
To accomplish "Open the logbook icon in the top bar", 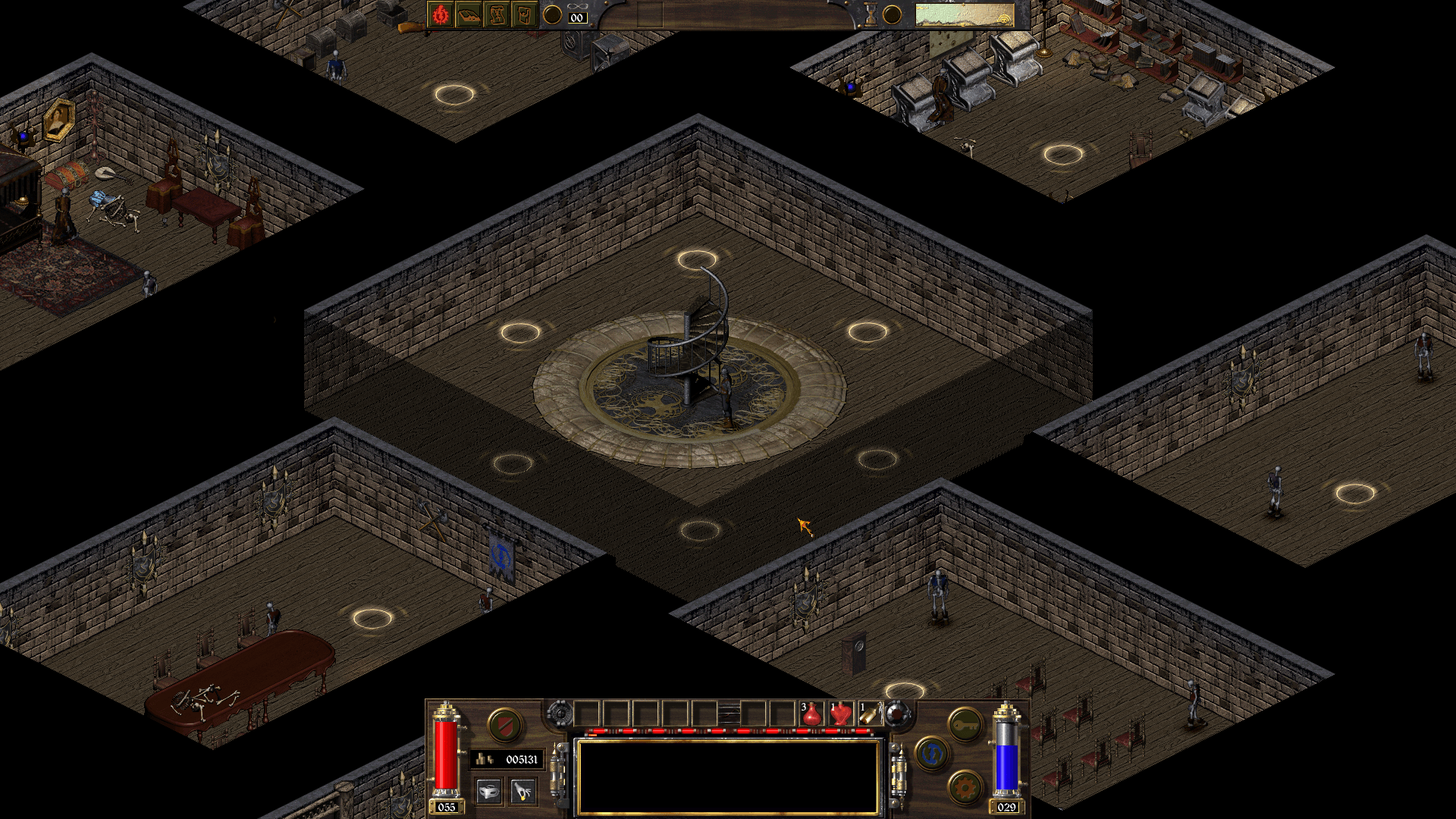I will 469,14.
